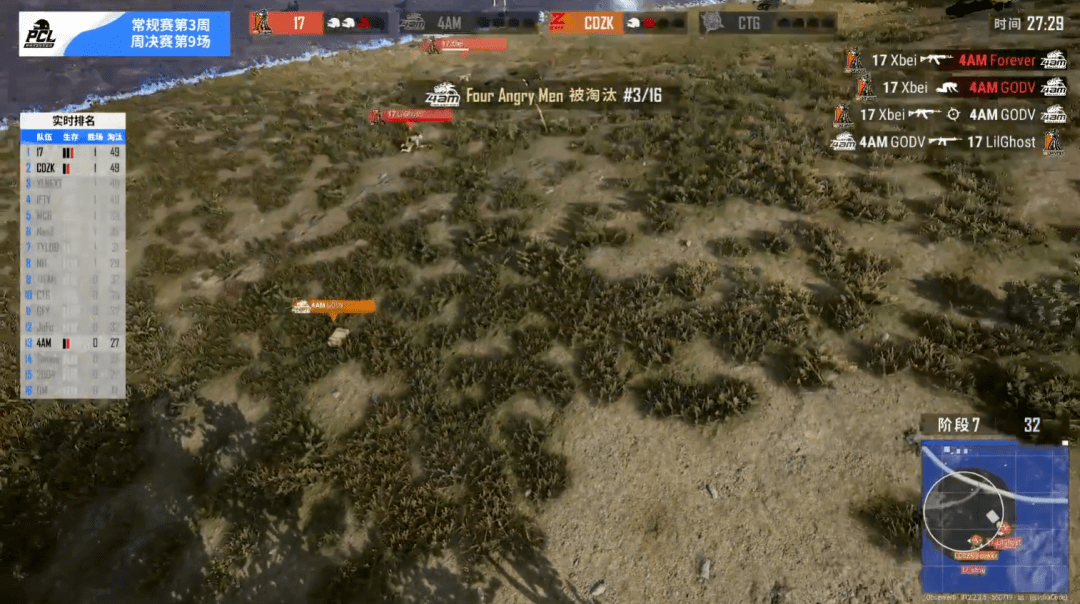This screenshot has height=604, width=1080.
Task: Select the CDZK row in the ranking table
Action: (x=74, y=168)
